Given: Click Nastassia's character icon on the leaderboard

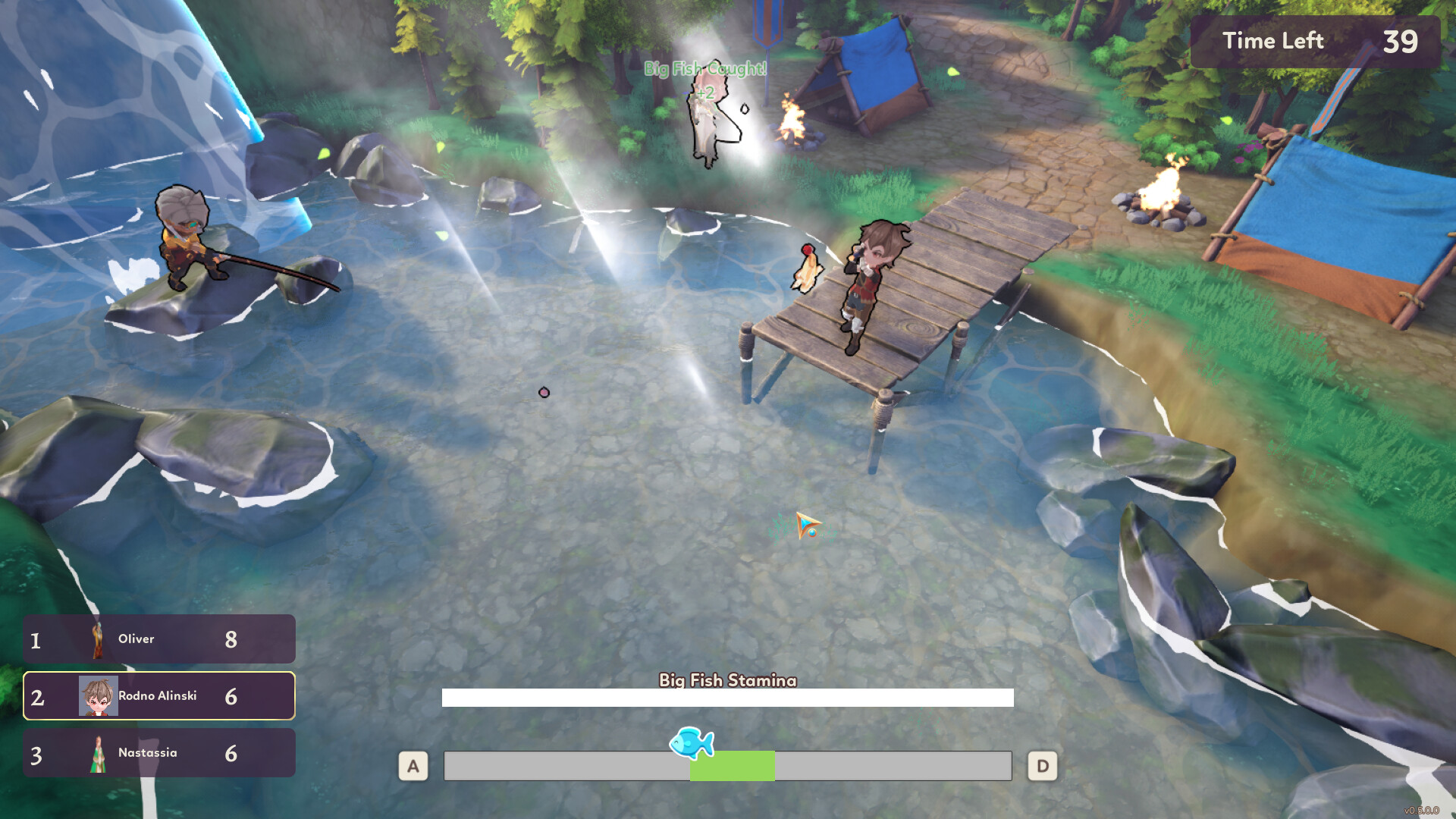Looking at the screenshot, I should (99, 752).
